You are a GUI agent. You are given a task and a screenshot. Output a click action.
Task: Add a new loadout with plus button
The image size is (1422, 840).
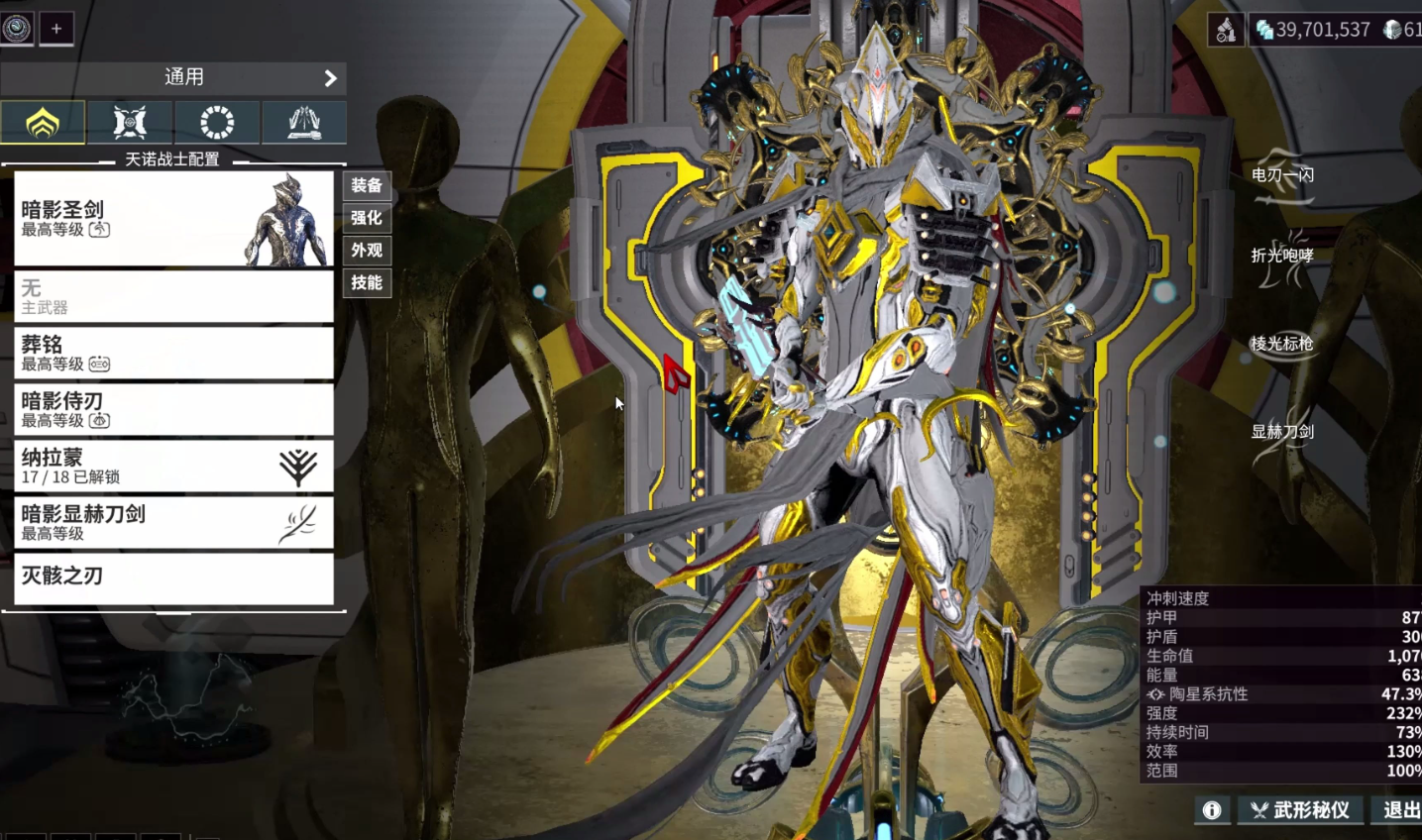pyautogui.click(x=56, y=29)
